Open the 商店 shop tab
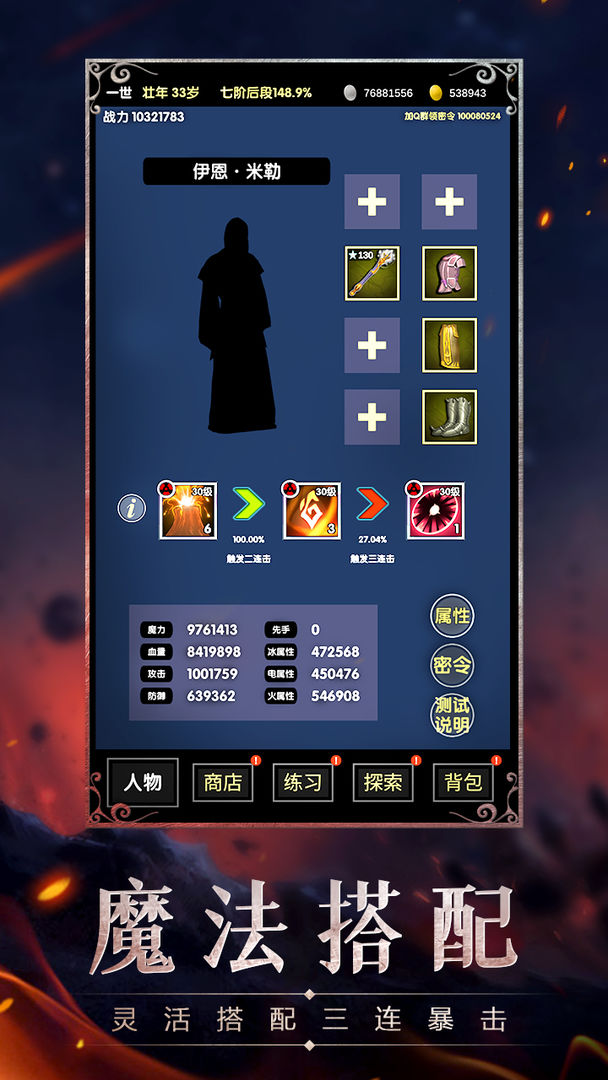Viewport: 608px width, 1080px height. [x=223, y=782]
